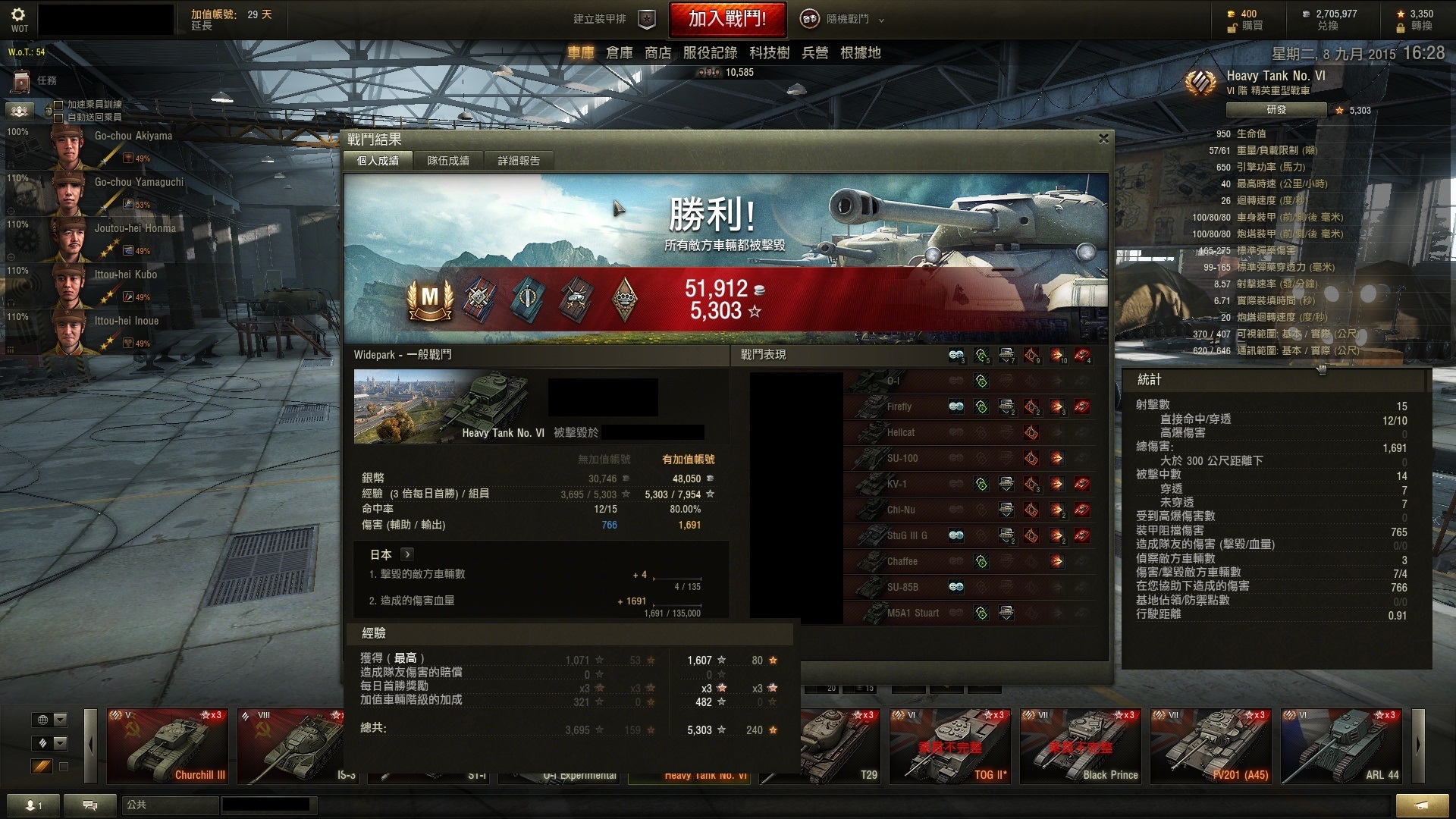Go to the 商店 store

pyautogui.click(x=657, y=53)
